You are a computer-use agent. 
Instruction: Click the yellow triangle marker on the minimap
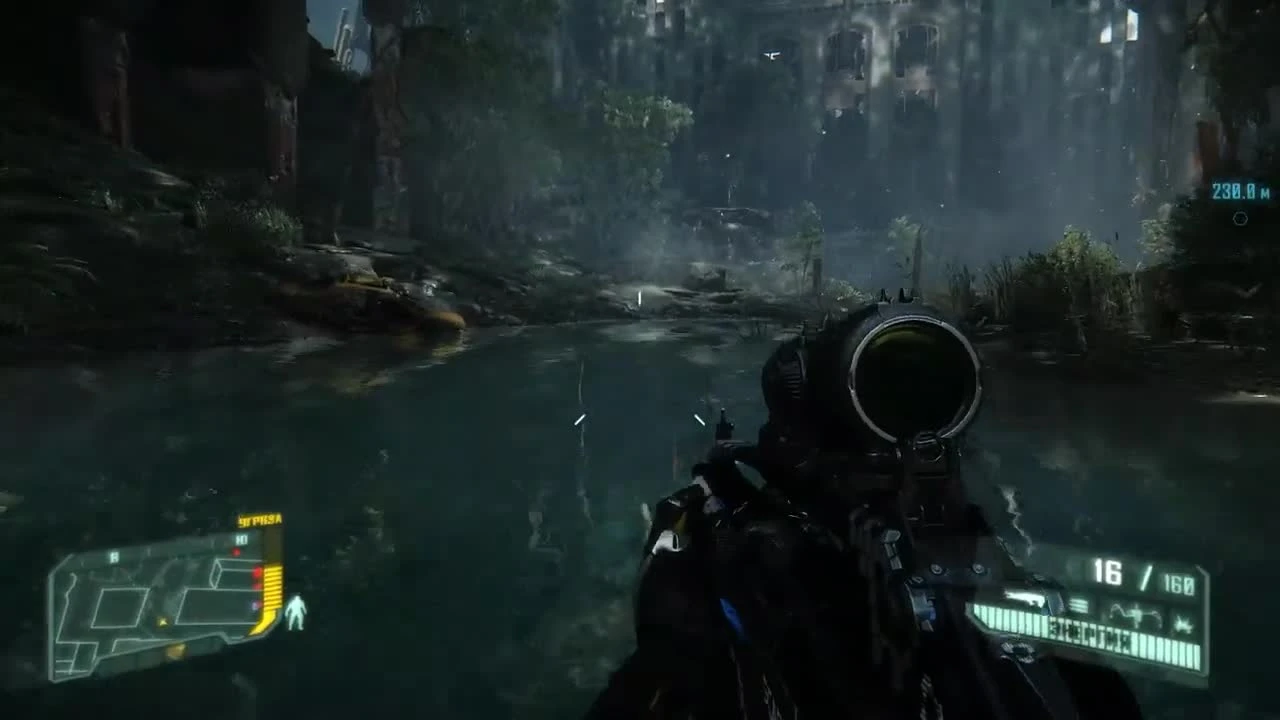[162, 622]
